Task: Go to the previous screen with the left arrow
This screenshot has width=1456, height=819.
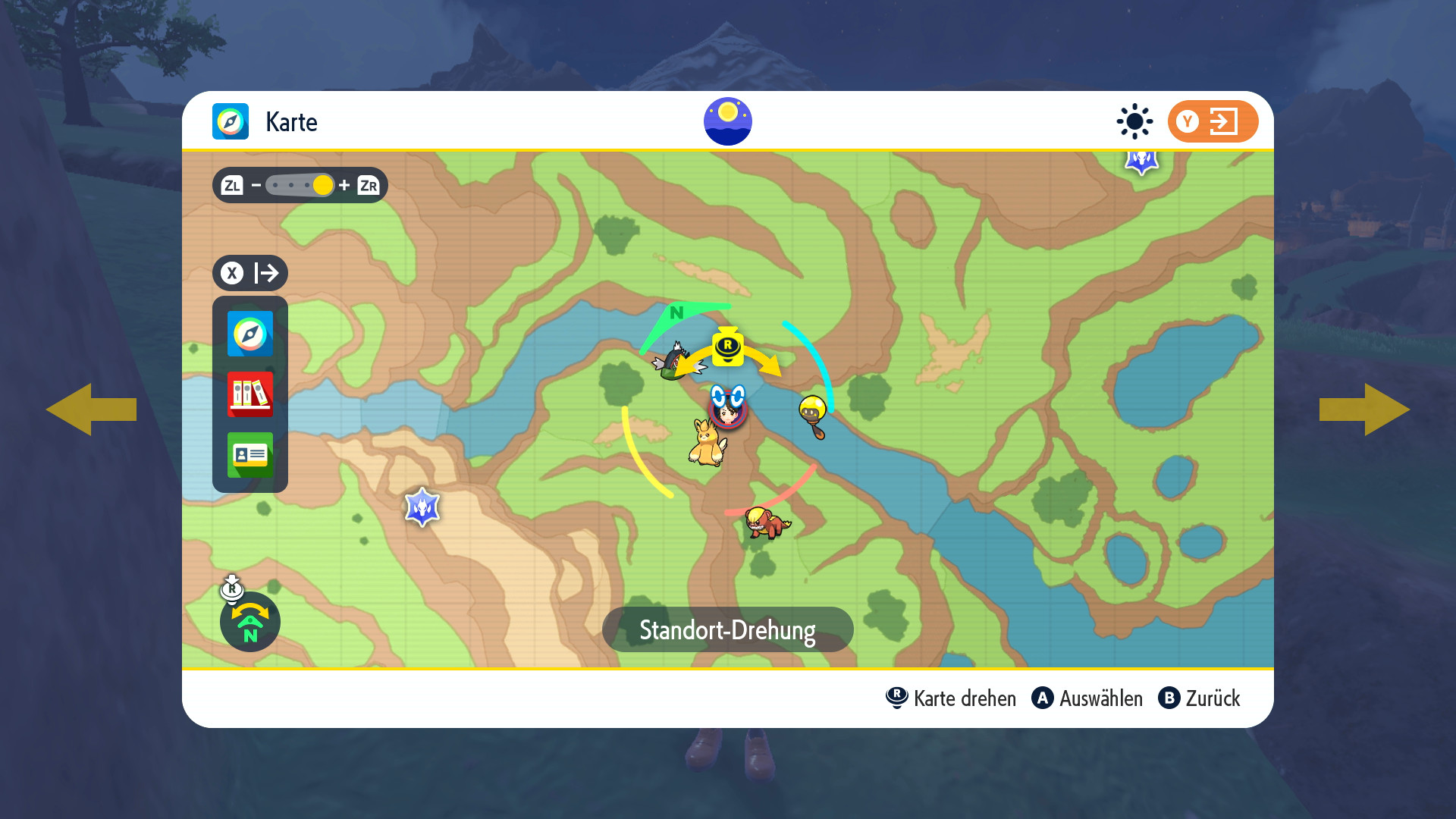Action: (91, 409)
